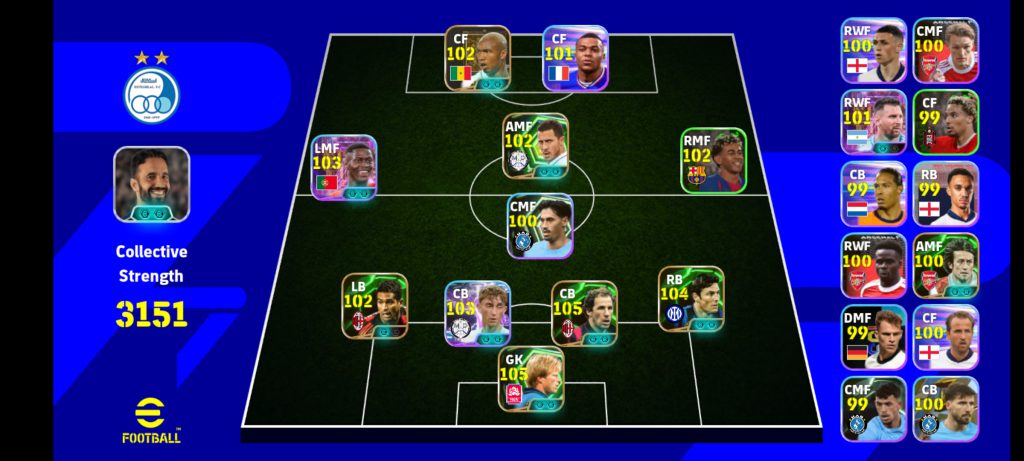Viewport: 1024px width, 461px height.
Task: Choose the LMF 103 player card
Action: tap(343, 168)
